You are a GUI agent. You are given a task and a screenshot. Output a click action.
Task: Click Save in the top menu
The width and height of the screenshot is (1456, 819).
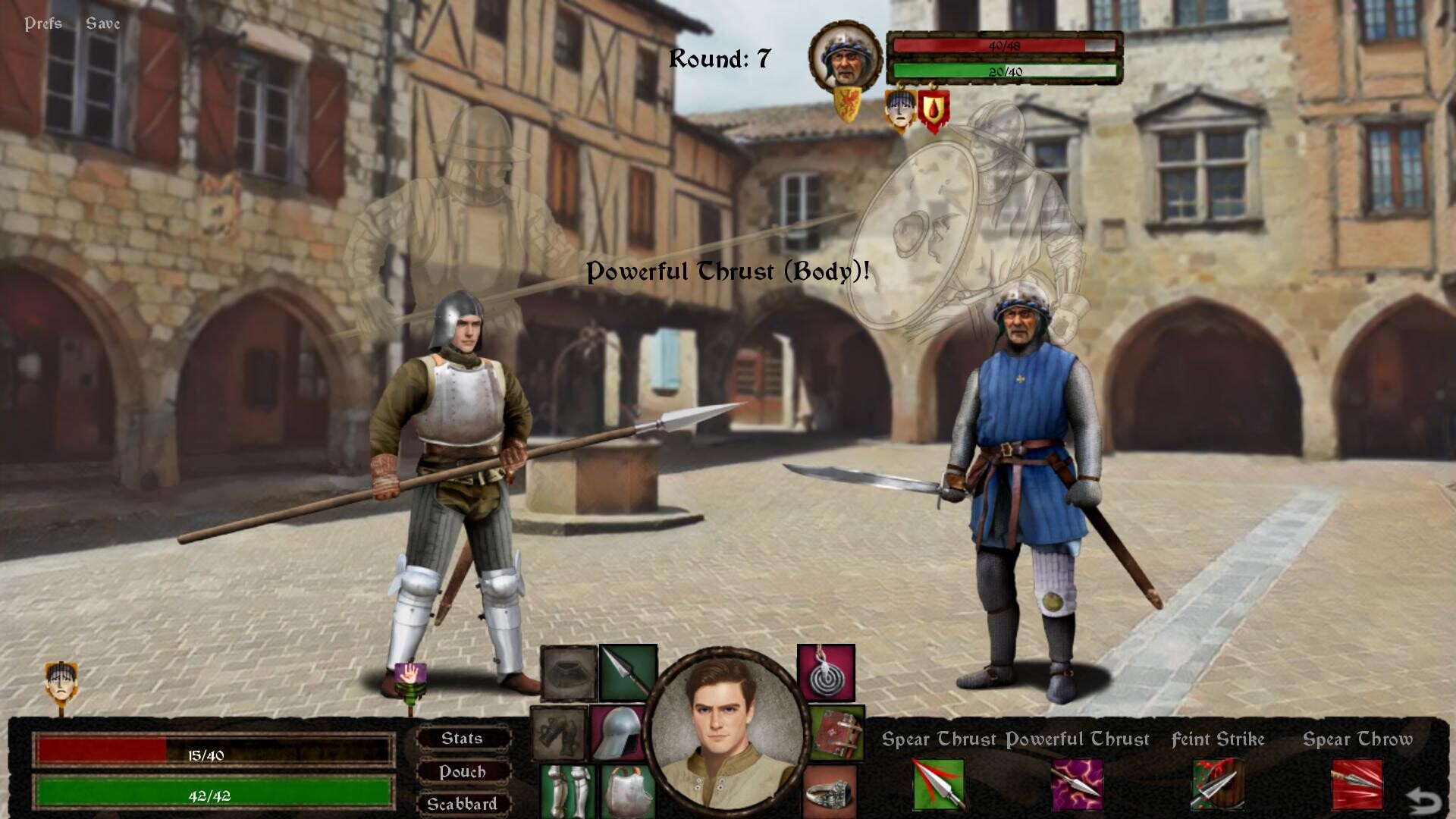click(102, 23)
